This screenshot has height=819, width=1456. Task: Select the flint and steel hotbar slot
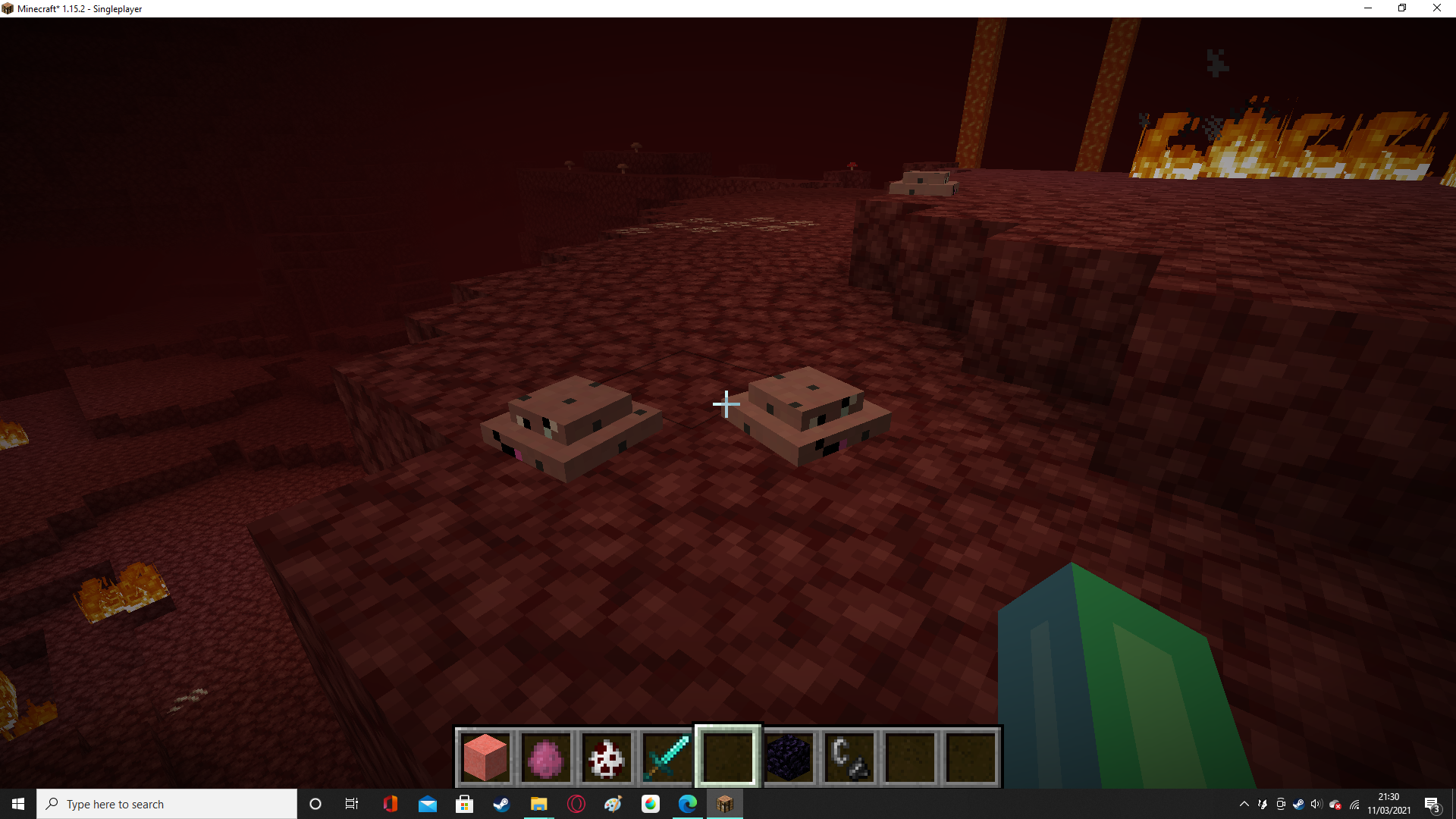click(x=849, y=756)
